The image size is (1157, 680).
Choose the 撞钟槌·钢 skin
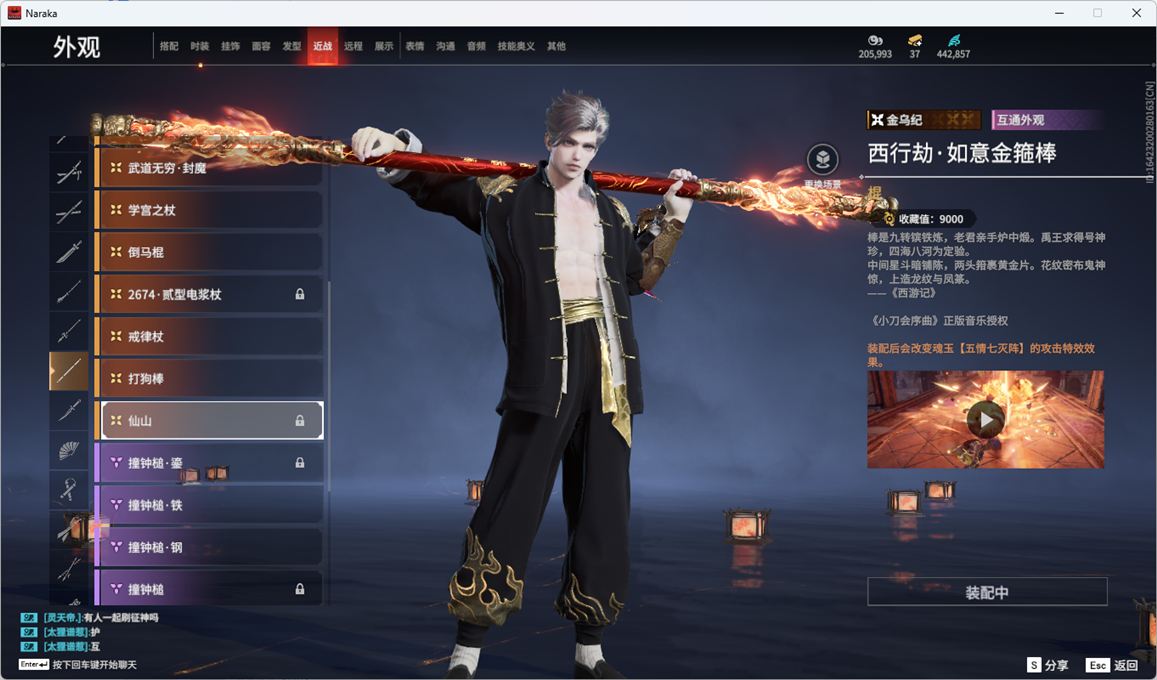(209, 547)
